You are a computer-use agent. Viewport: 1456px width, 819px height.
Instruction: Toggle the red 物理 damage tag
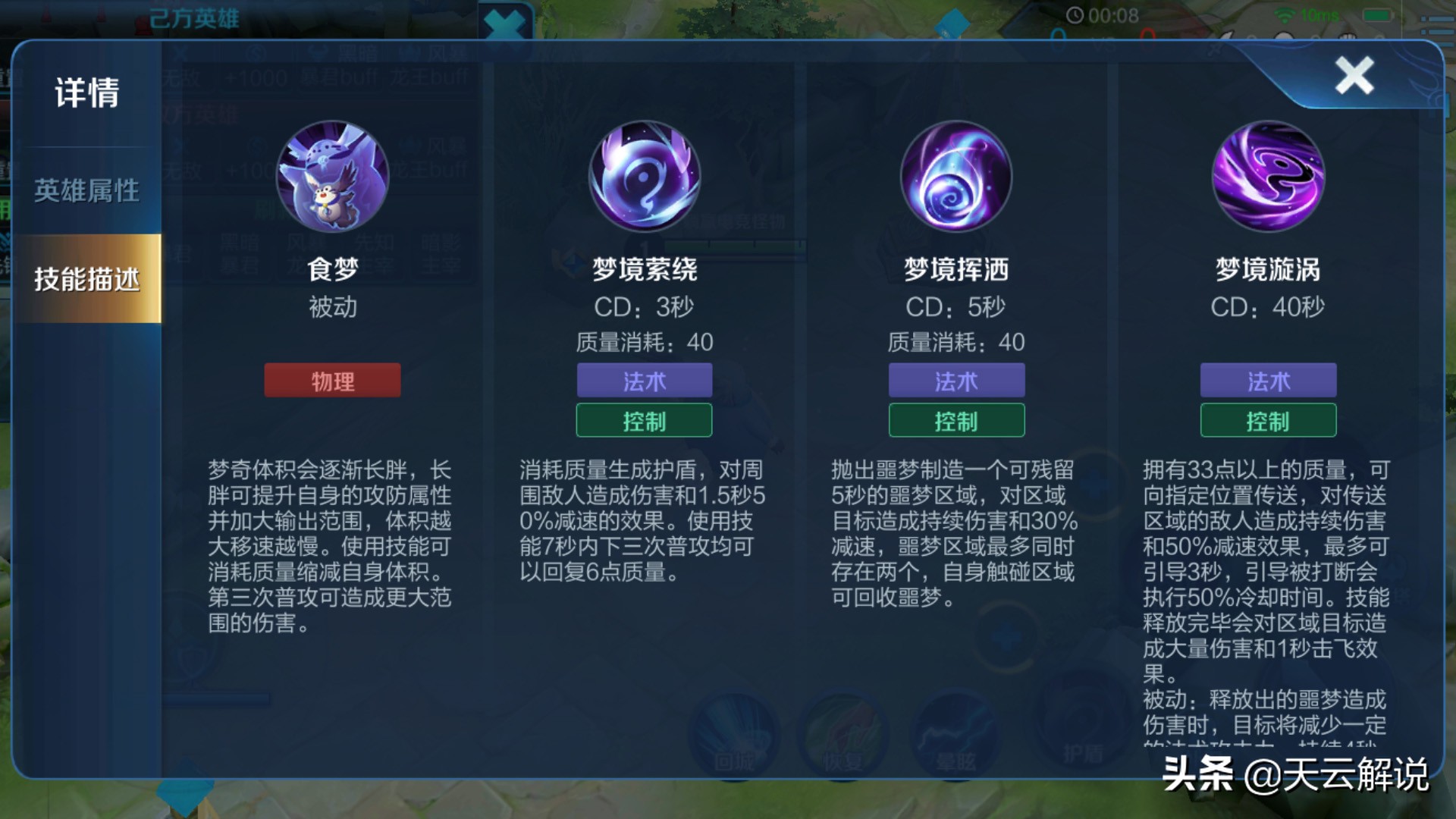tap(332, 381)
